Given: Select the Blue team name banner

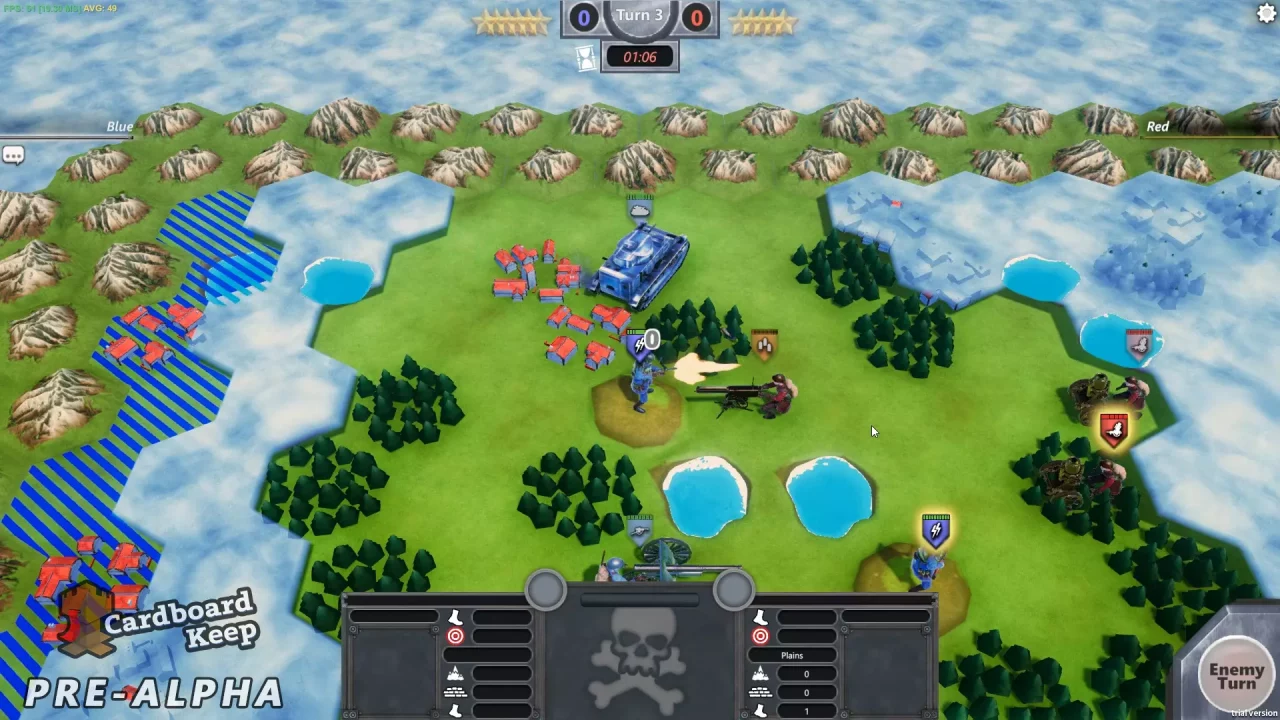Looking at the screenshot, I should coord(119,126).
